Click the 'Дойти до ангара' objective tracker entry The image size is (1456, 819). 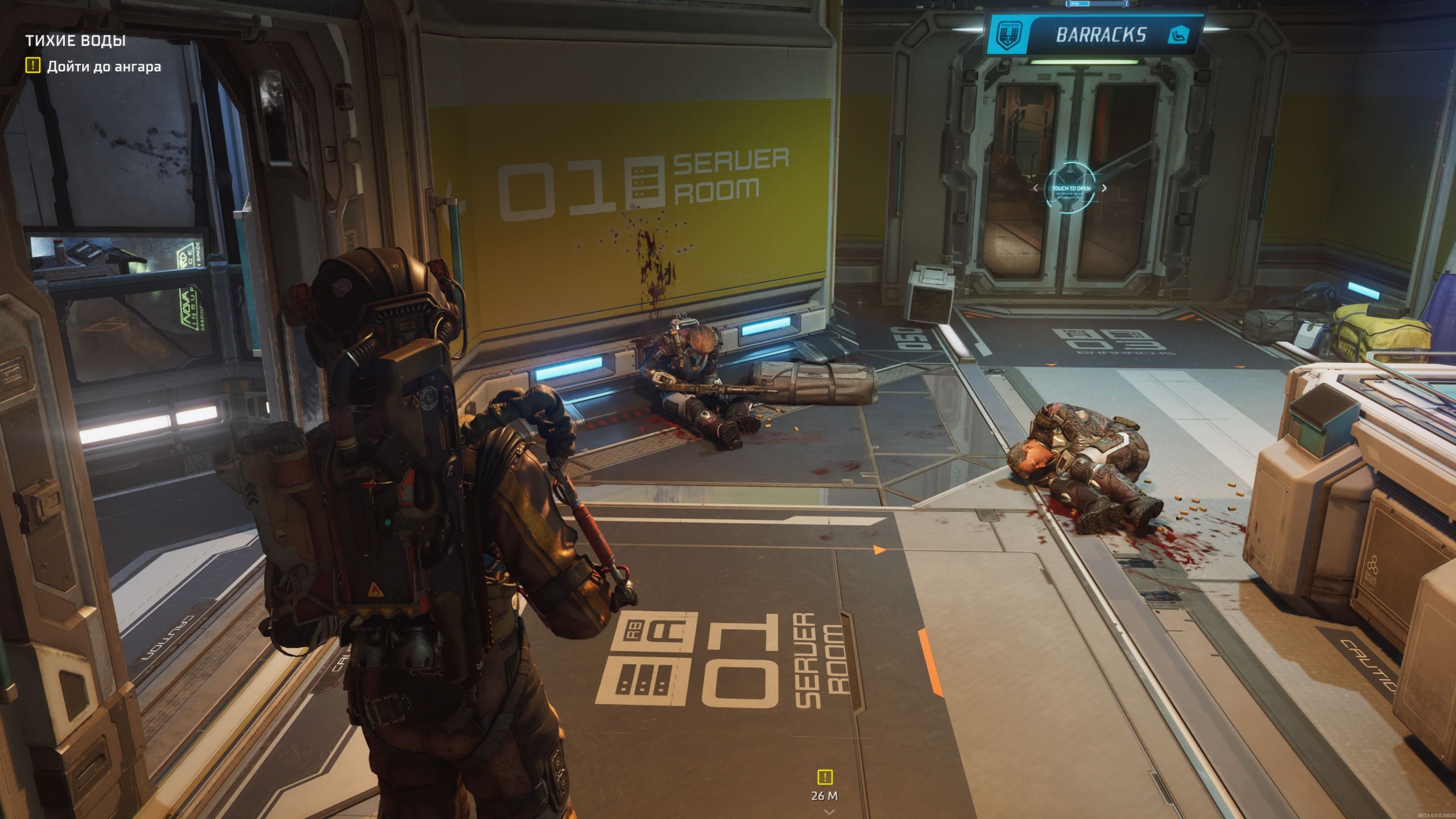tap(103, 67)
